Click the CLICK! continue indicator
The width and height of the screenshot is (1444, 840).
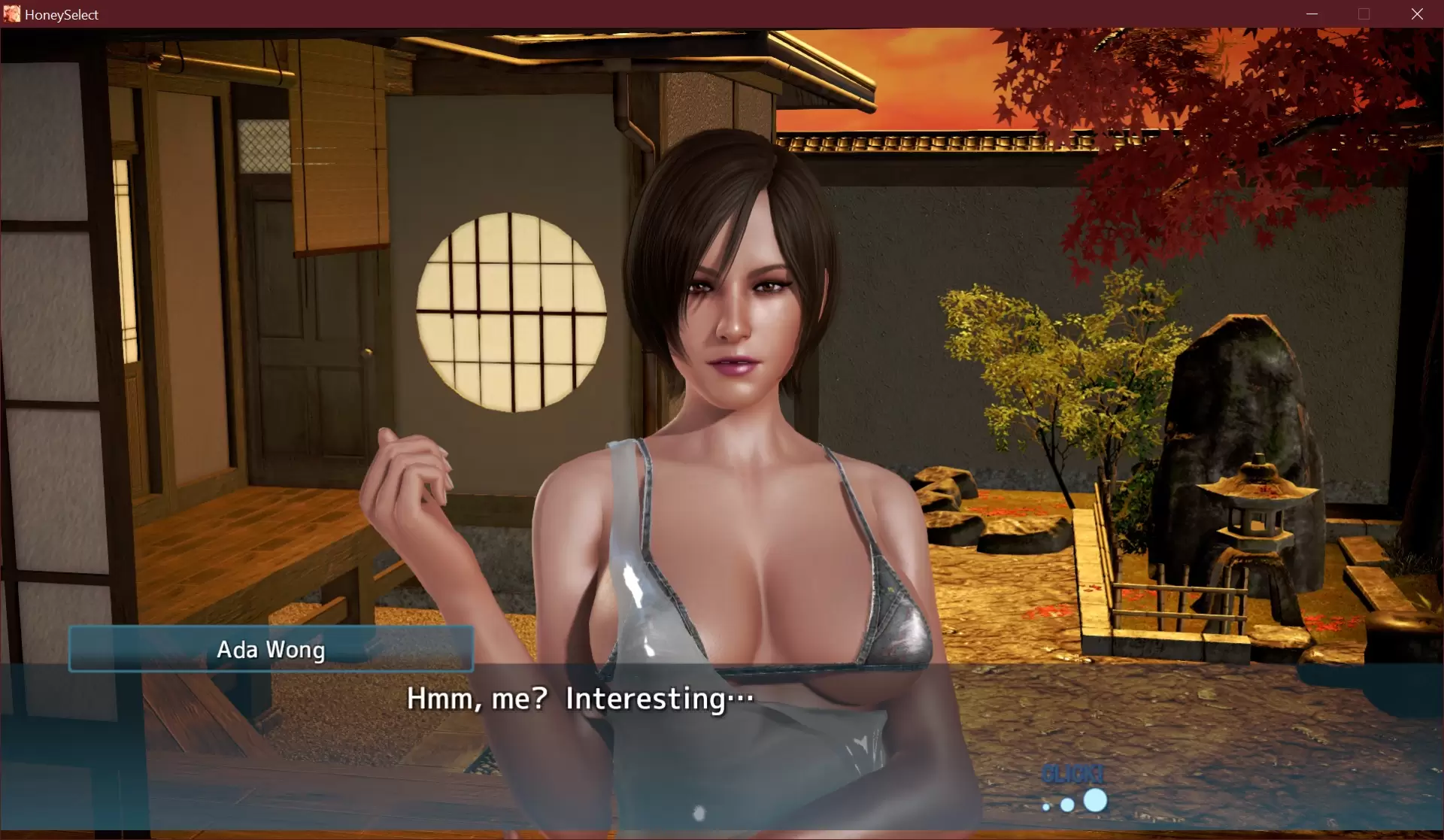[1074, 788]
